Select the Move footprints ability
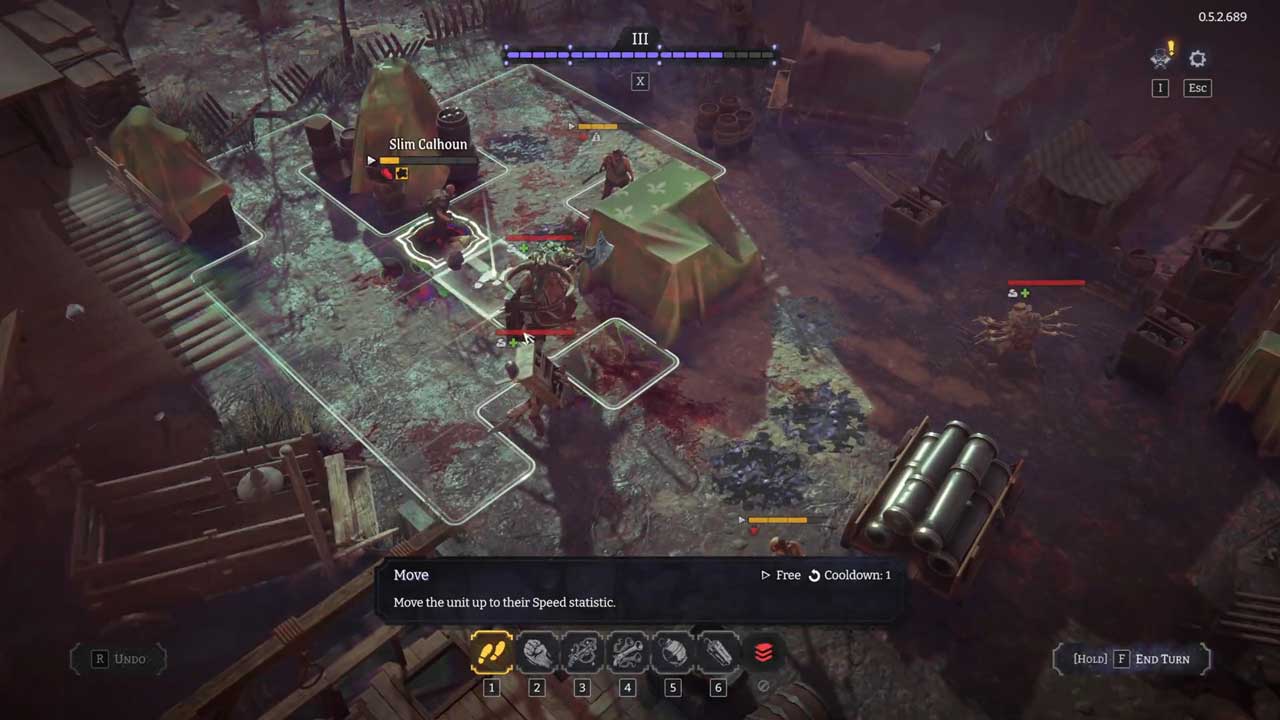The width and height of the screenshot is (1280, 720). pos(491,653)
